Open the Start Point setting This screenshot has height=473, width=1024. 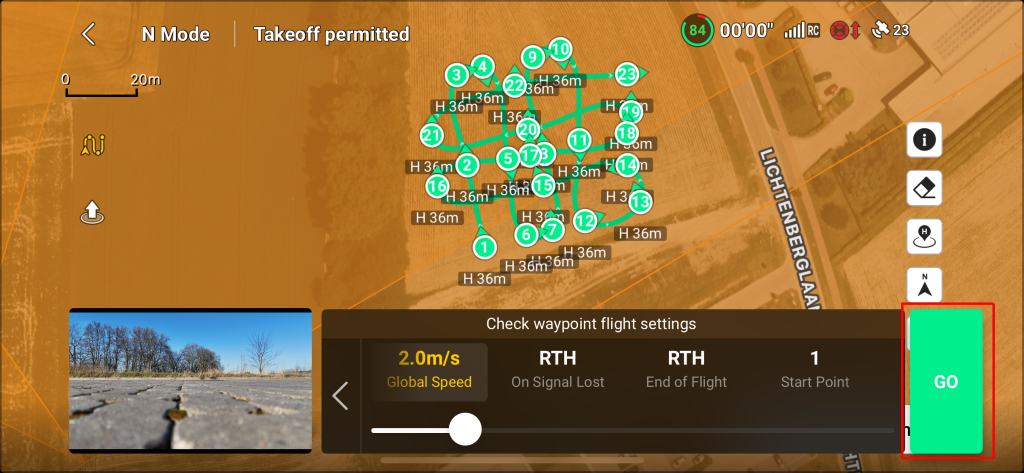[x=814, y=368]
